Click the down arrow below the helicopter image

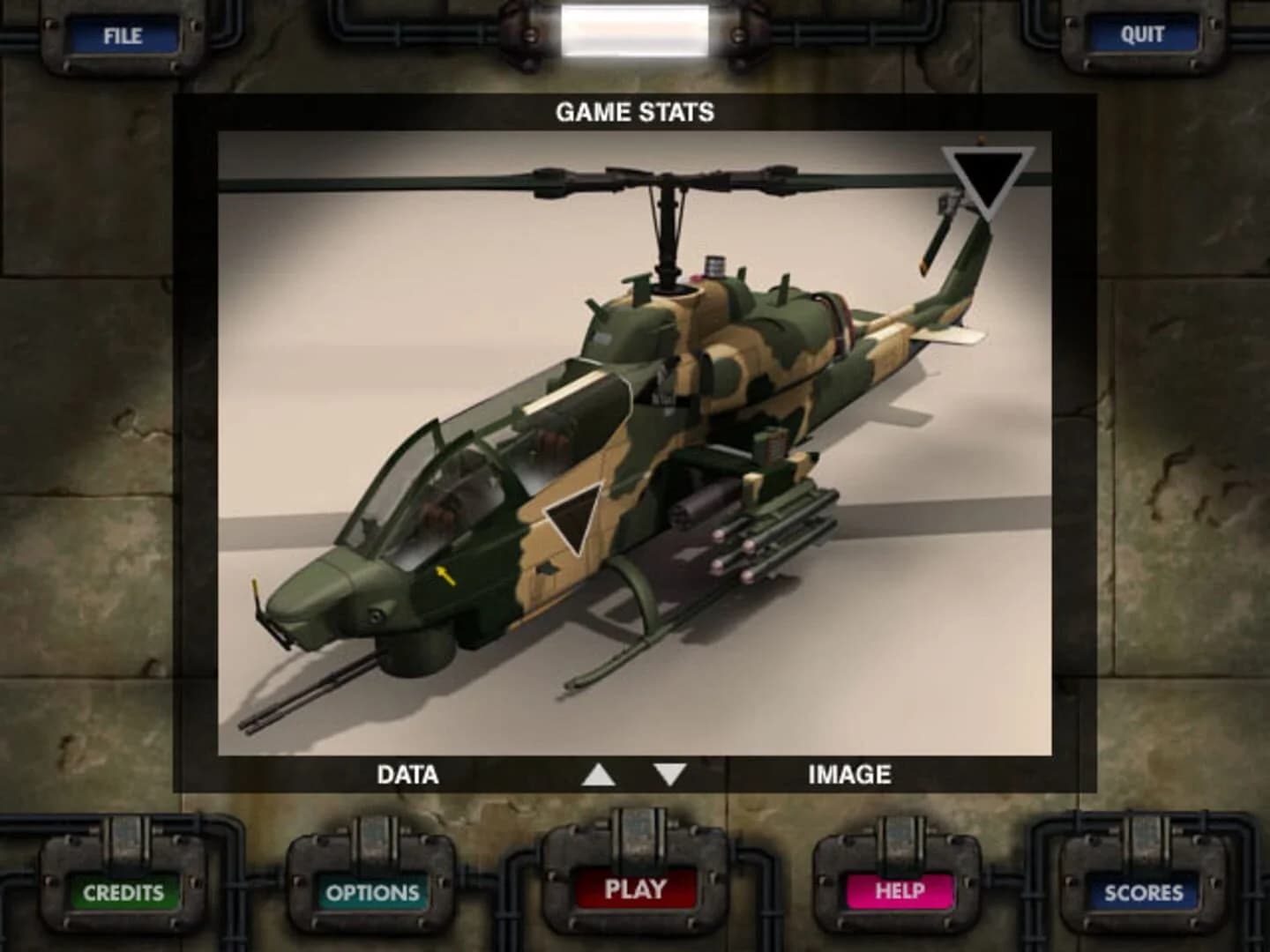(x=670, y=774)
